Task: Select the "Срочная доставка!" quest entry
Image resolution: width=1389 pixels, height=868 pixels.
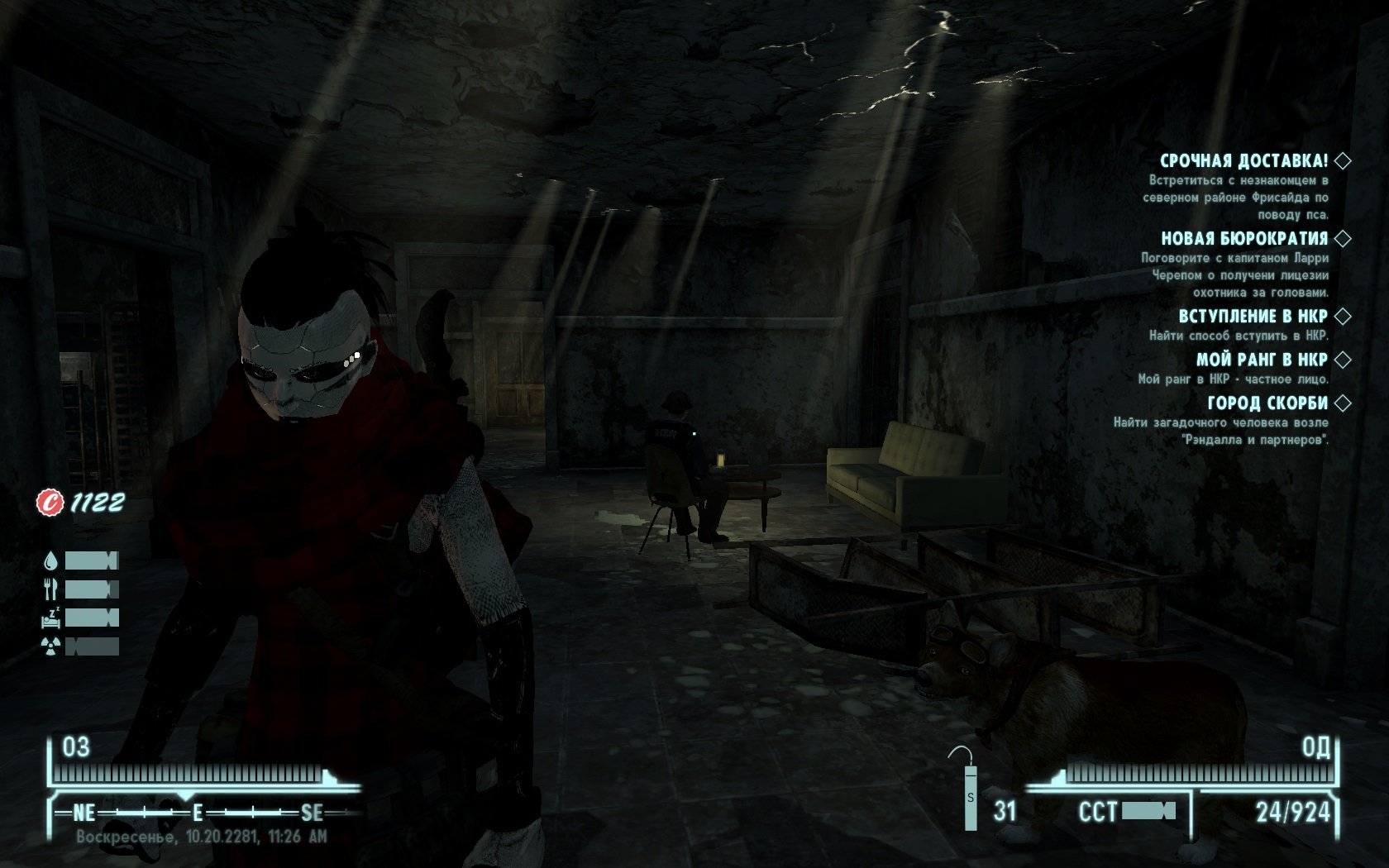Action: pos(1243,160)
